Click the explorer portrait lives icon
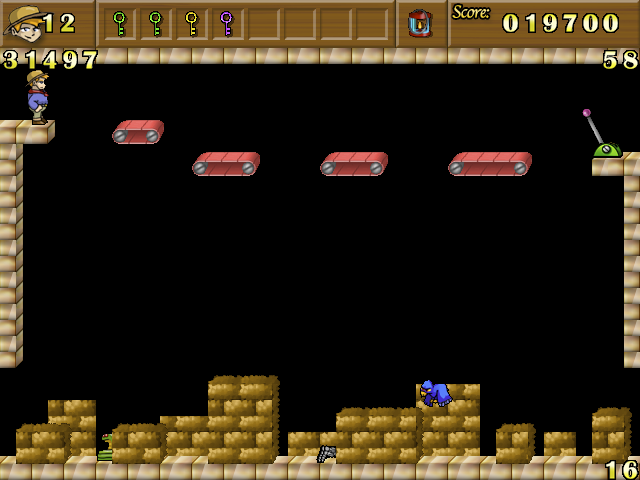The height and width of the screenshot is (480, 640). (x=22, y=23)
